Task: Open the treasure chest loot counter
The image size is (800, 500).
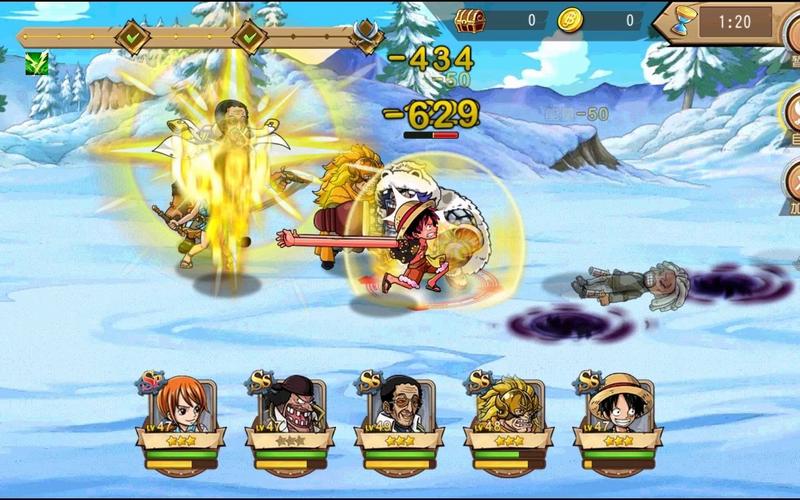Action: tap(469, 19)
